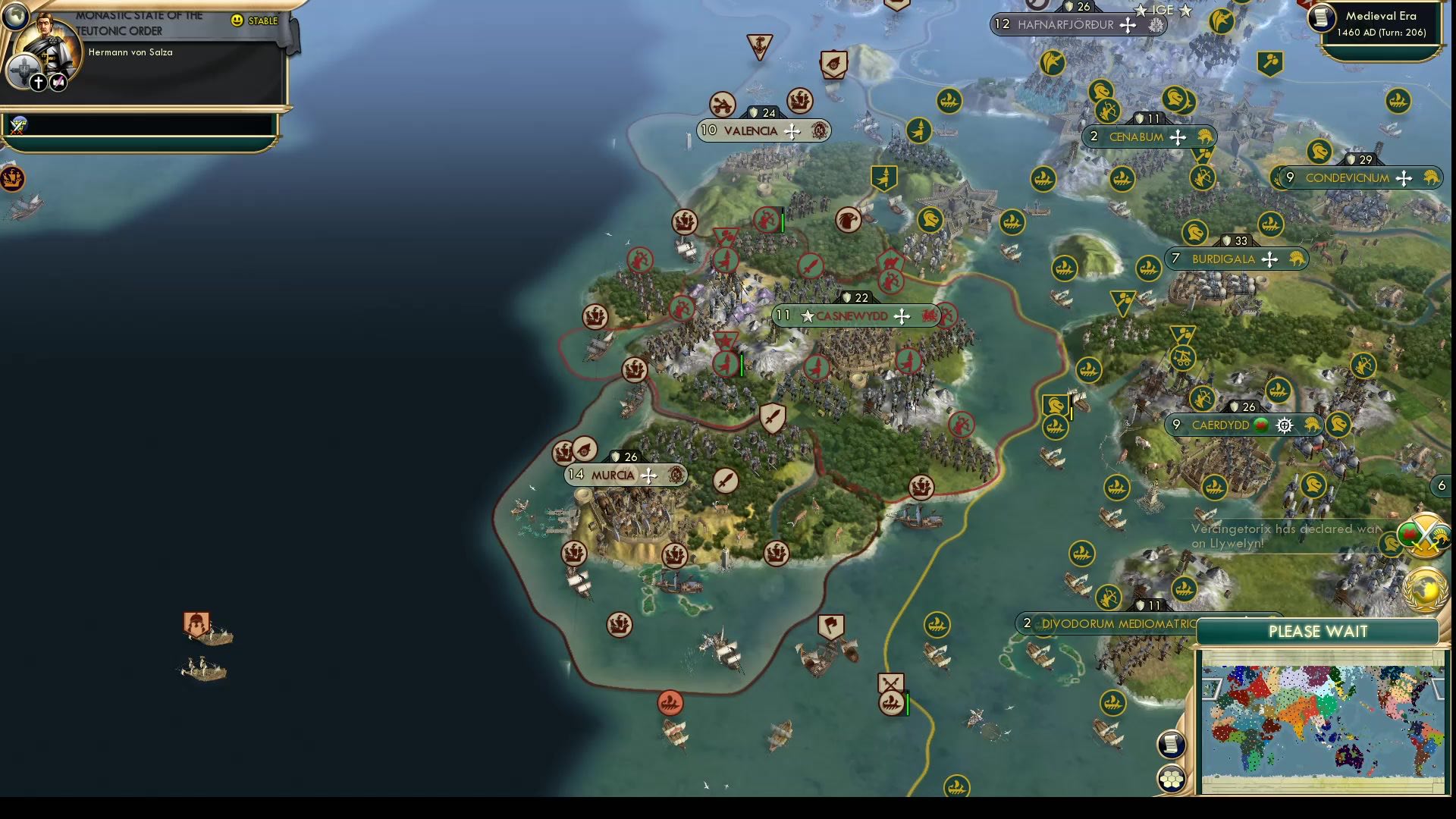
Task: Open the notification log scroll icon beside minimap
Action: click(x=1172, y=745)
